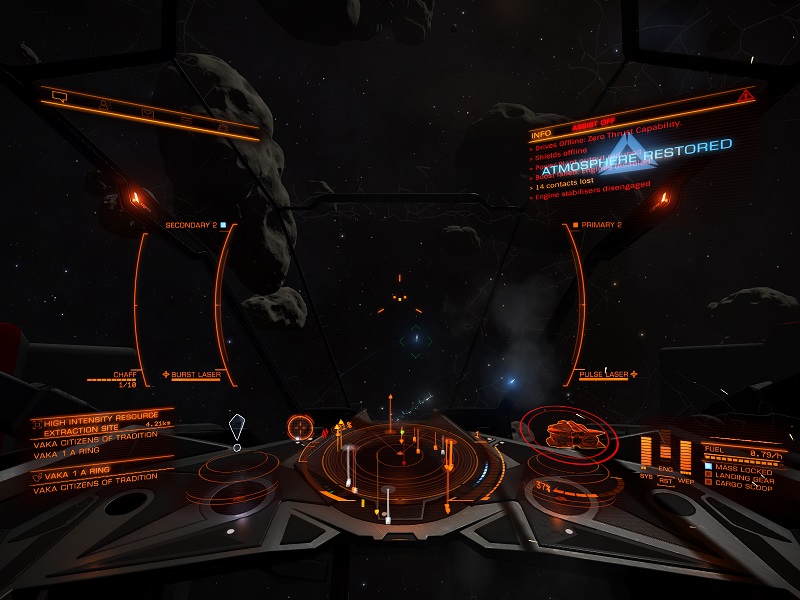This screenshot has height=600, width=800.
Task: Open the chat bubble comms icon
Action: coord(58,96)
